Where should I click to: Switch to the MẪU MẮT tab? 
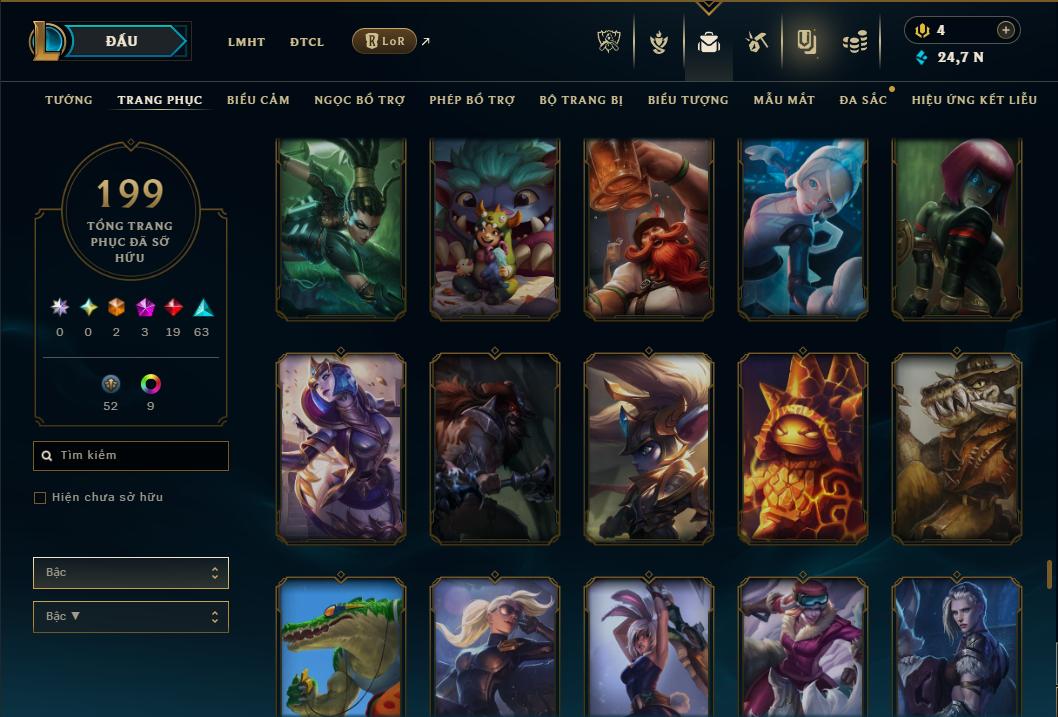pyautogui.click(x=784, y=100)
